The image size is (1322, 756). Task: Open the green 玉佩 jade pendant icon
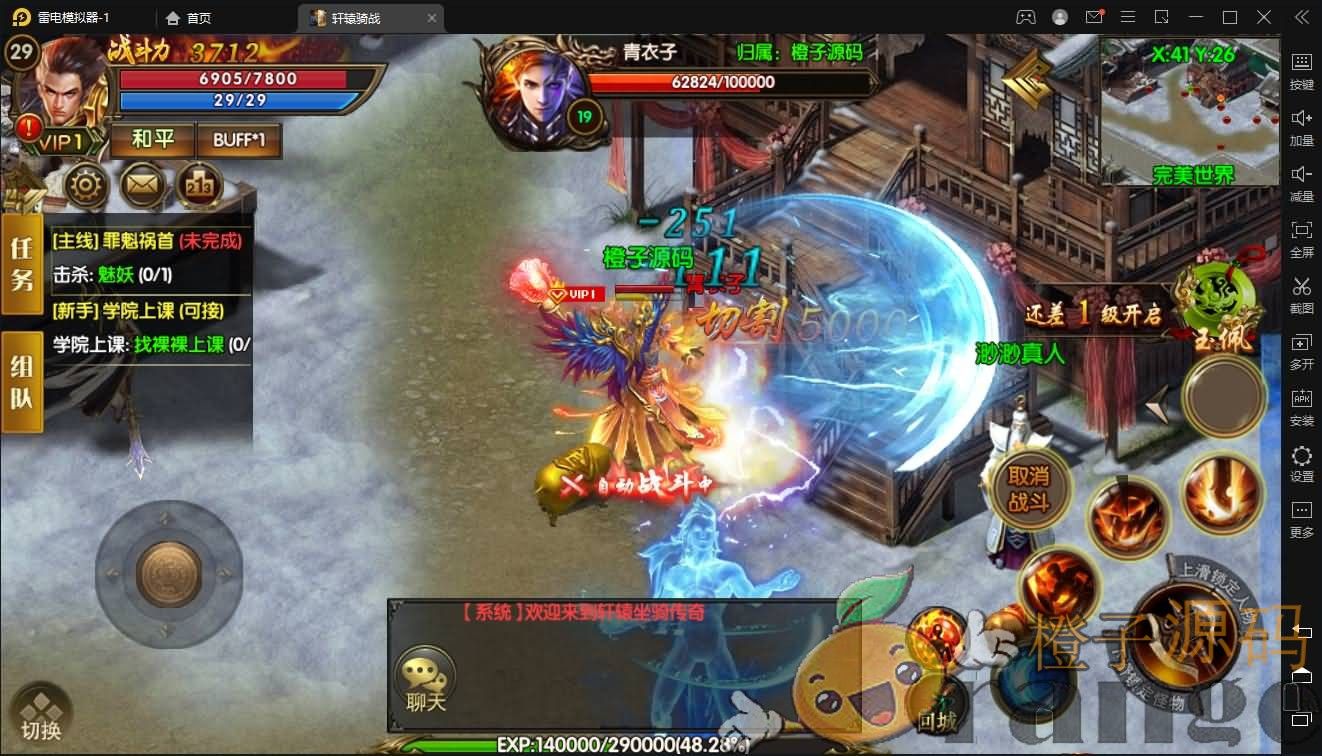point(1218,300)
